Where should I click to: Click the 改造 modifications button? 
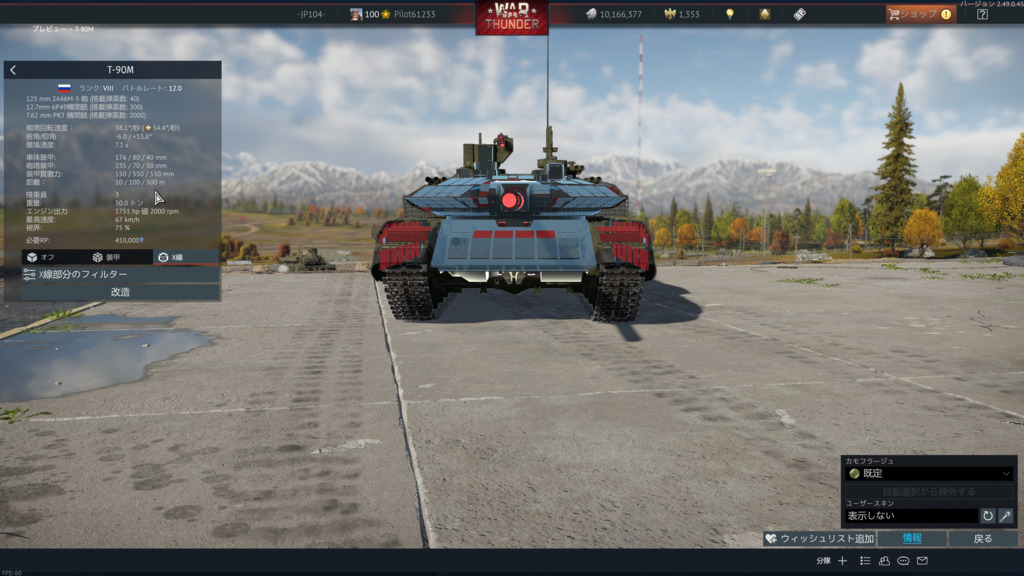pos(120,292)
